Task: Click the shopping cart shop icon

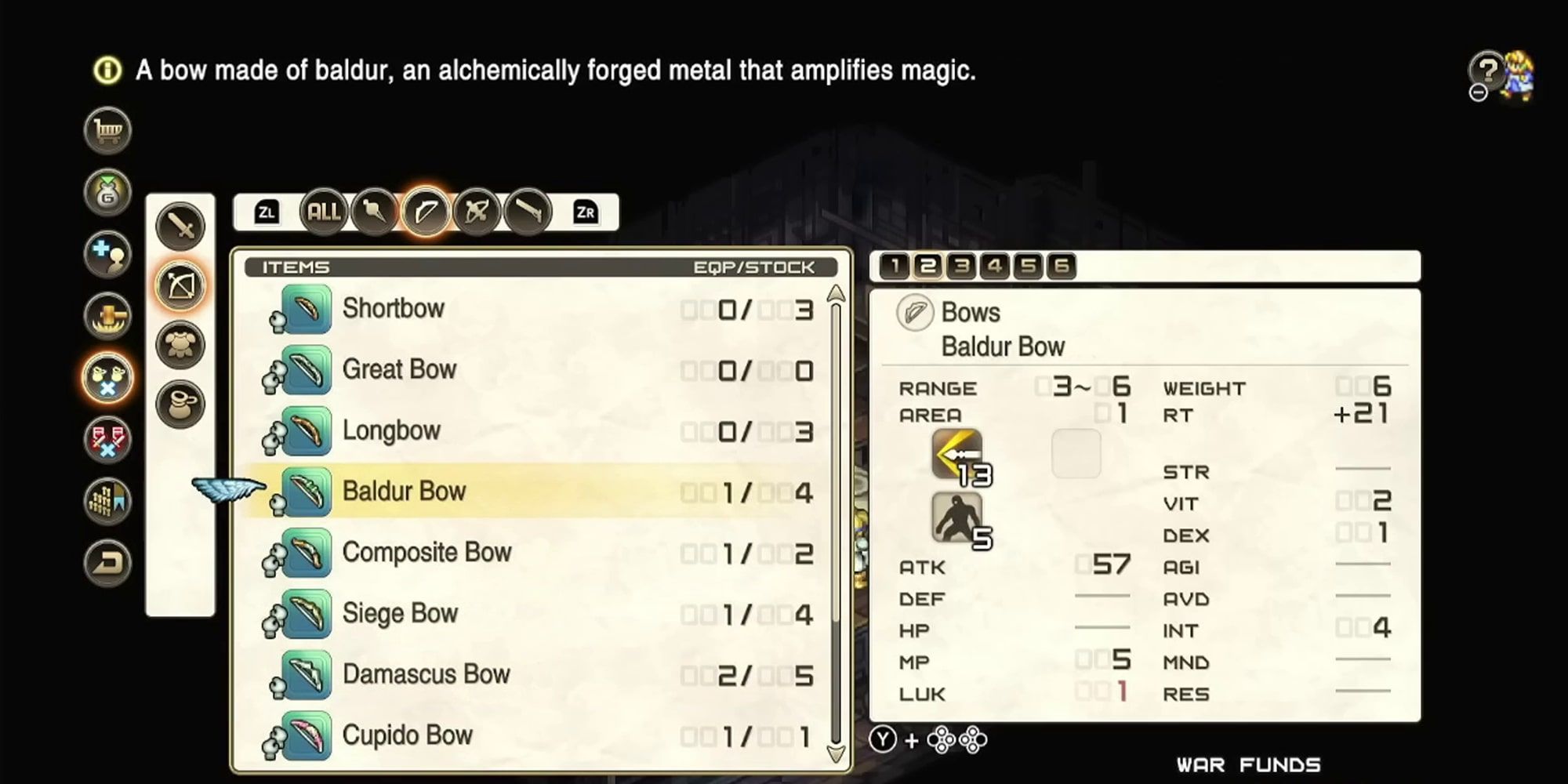Action: 107,129
